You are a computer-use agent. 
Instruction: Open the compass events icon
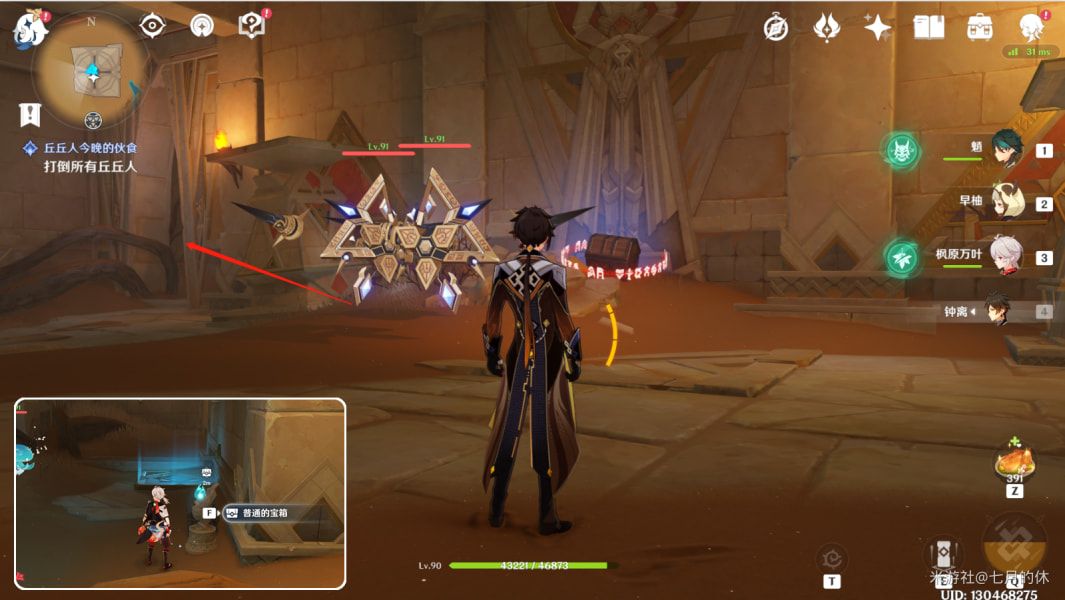[x=776, y=28]
